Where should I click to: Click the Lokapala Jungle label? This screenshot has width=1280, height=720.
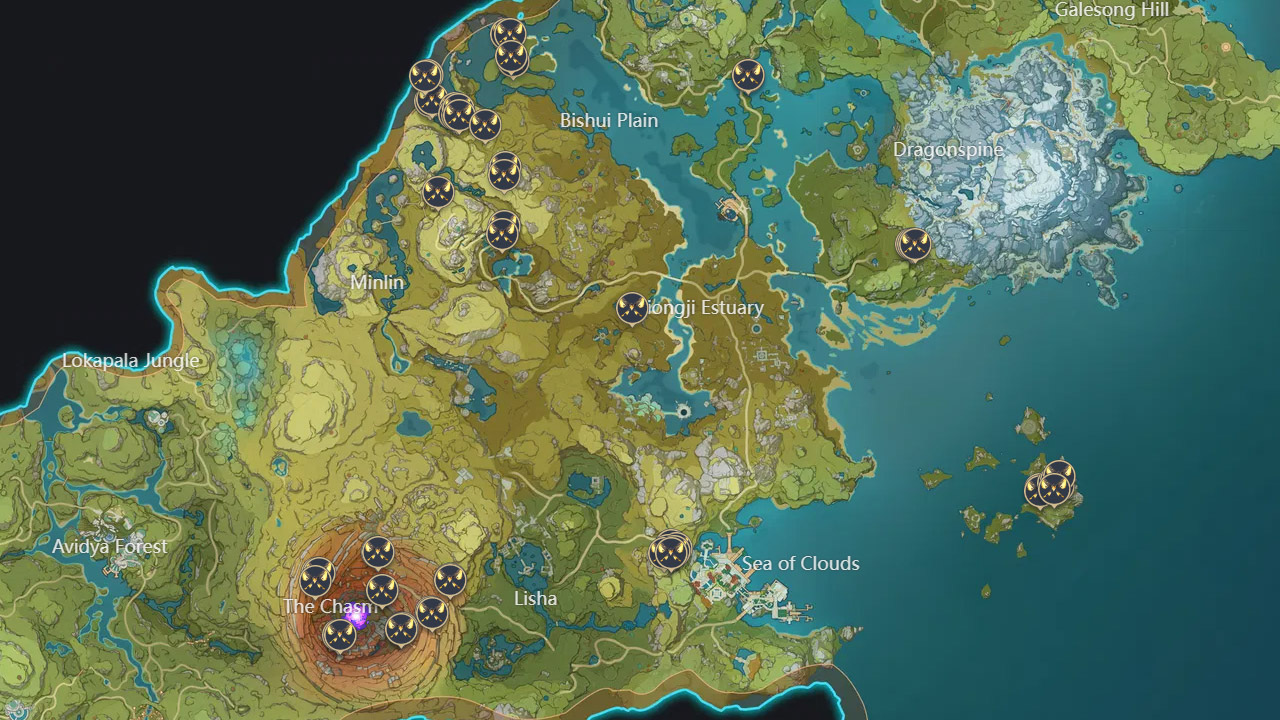tap(130, 360)
